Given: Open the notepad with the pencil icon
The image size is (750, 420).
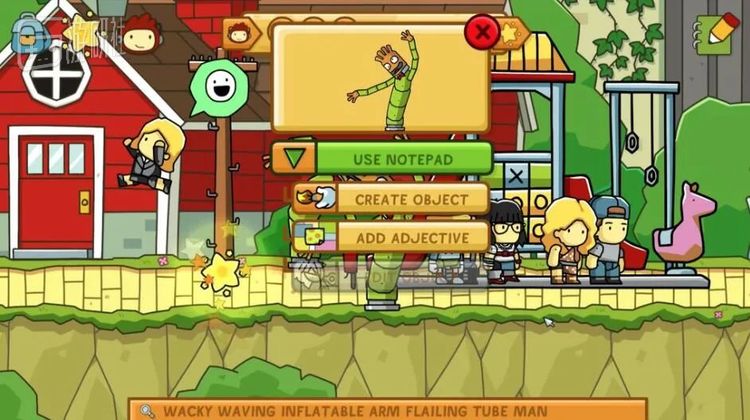Looking at the screenshot, I should 716,34.
